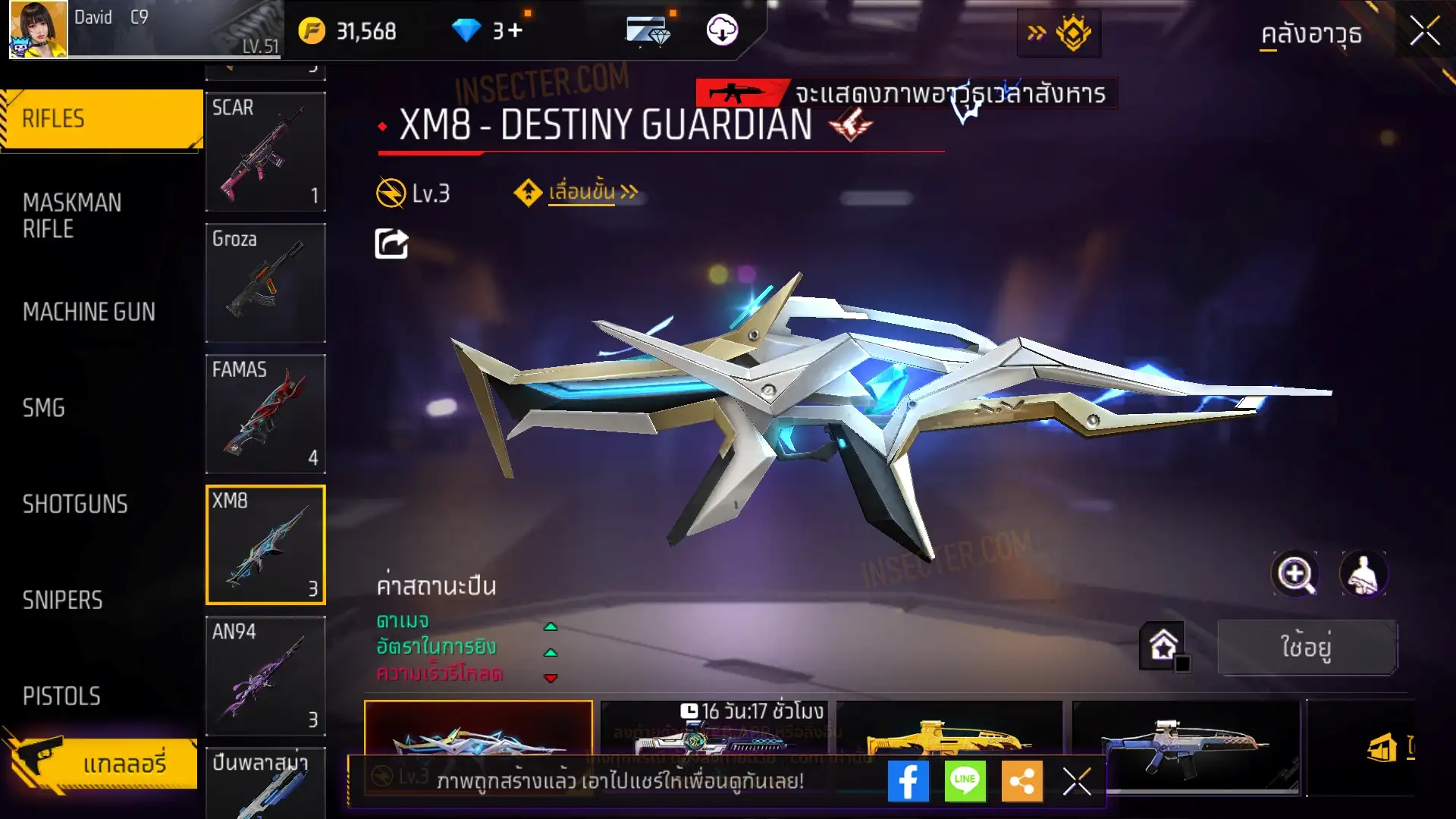The width and height of the screenshot is (1456, 819).
Task: Click the share arrow icon below Lv.3
Action: pyautogui.click(x=391, y=244)
